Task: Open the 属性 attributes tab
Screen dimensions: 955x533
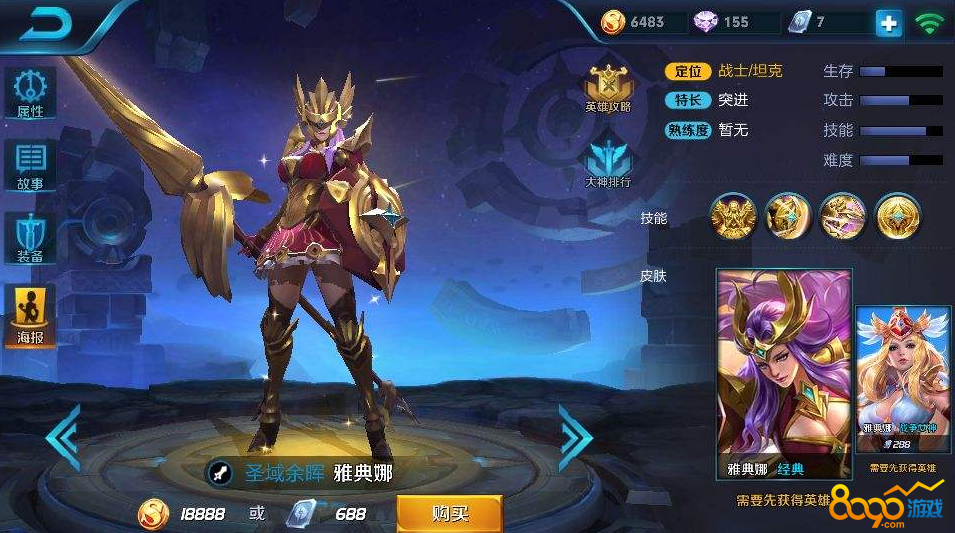Action: click(x=30, y=93)
